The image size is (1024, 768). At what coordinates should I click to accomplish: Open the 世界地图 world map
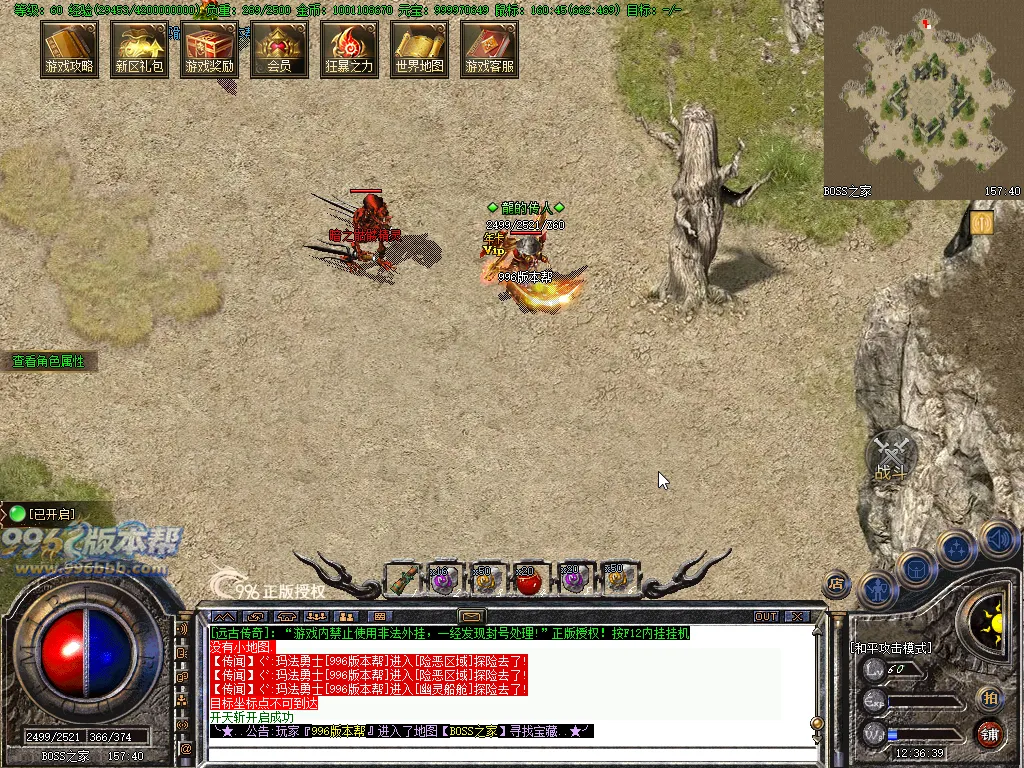click(419, 49)
